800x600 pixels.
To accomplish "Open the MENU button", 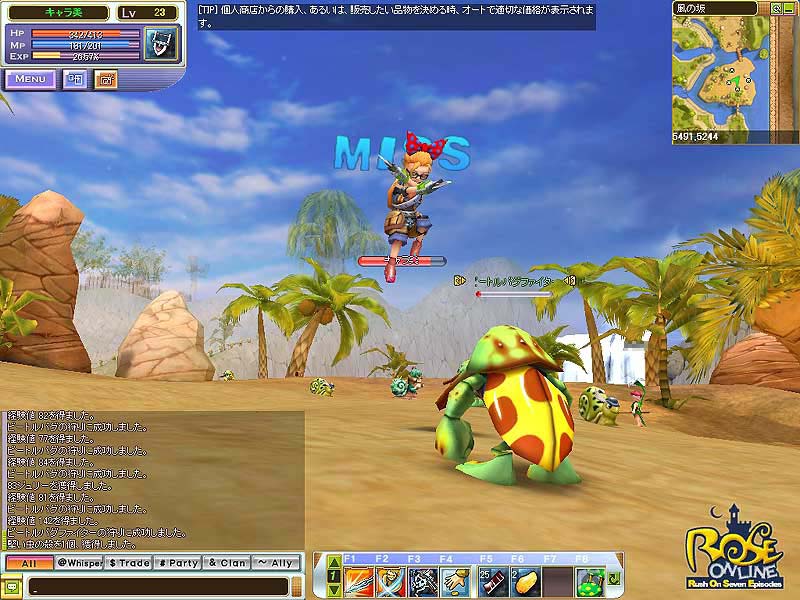I will pos(30,78).
